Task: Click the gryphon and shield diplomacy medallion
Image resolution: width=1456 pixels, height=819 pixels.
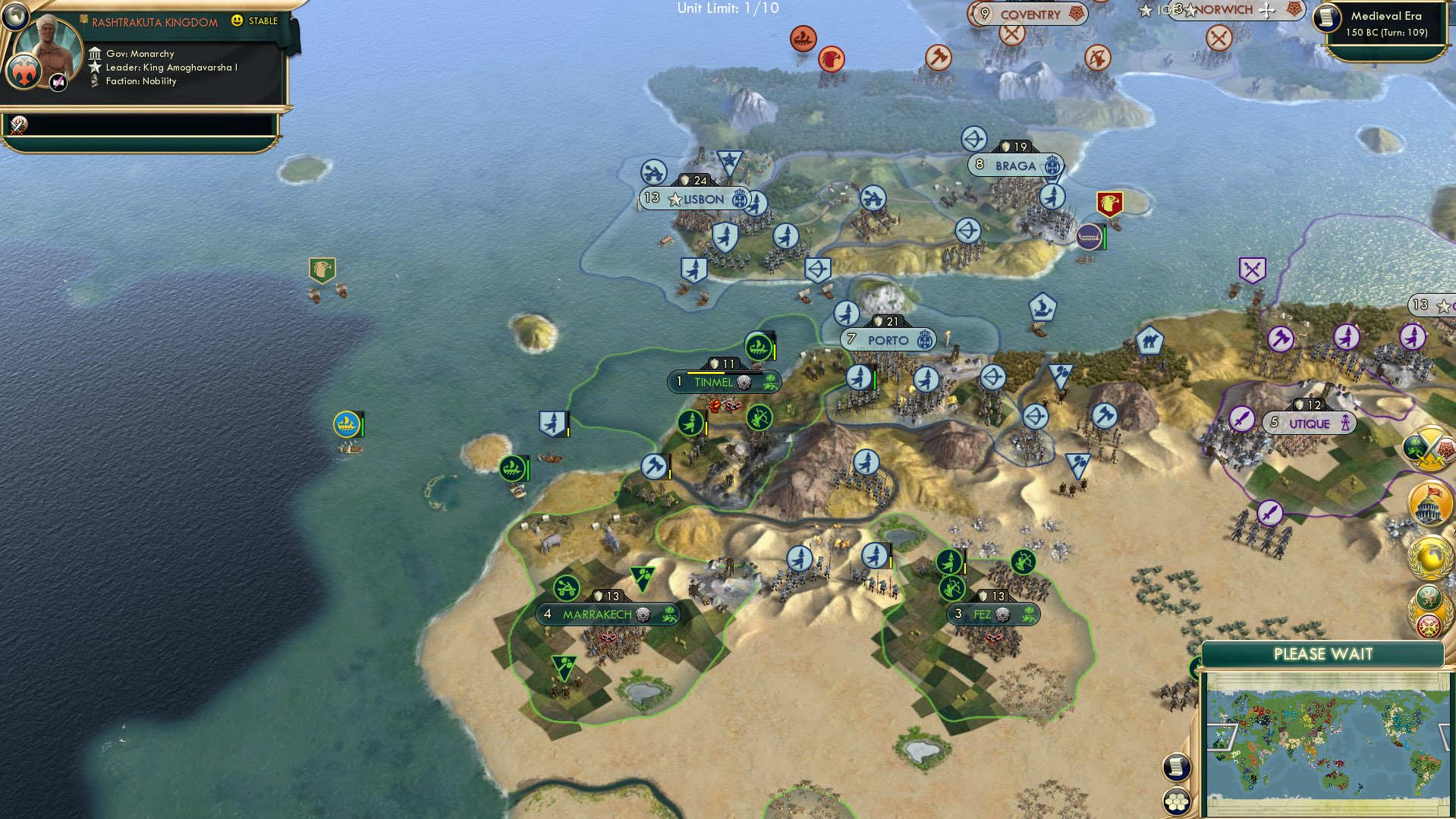Action: pos(1428,611)
